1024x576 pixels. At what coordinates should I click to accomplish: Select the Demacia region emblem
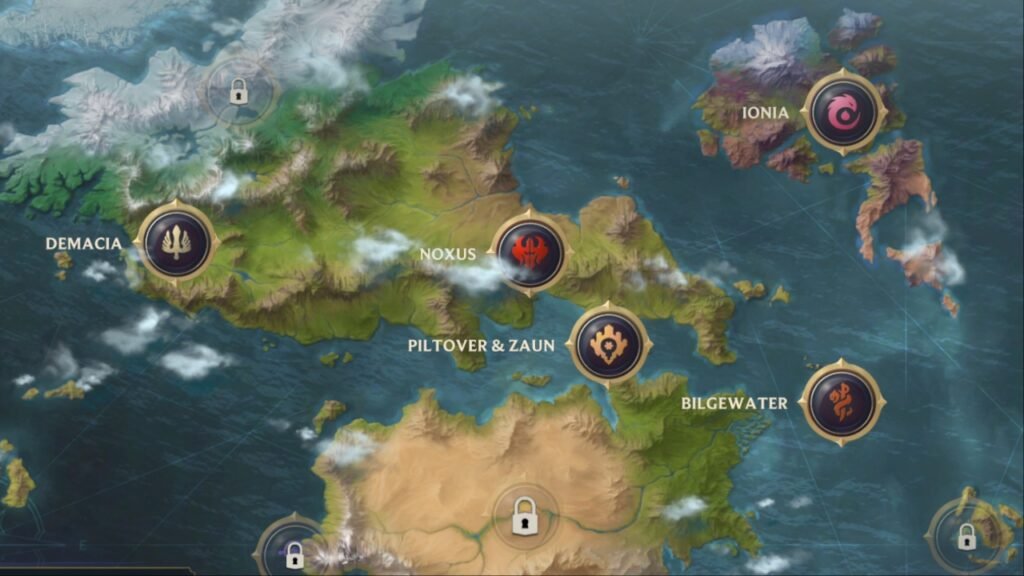[x=177, y=243]
